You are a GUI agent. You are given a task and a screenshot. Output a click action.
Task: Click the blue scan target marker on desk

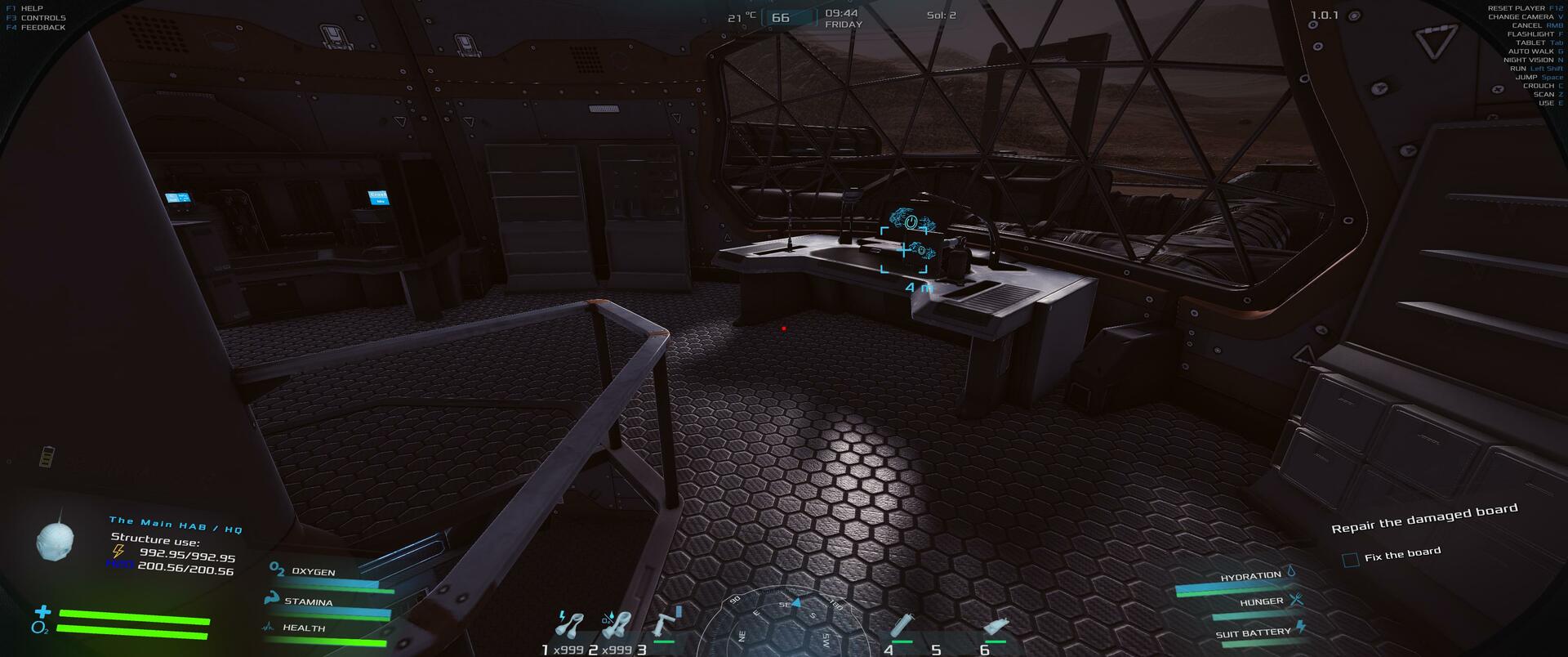coord(904,250)
